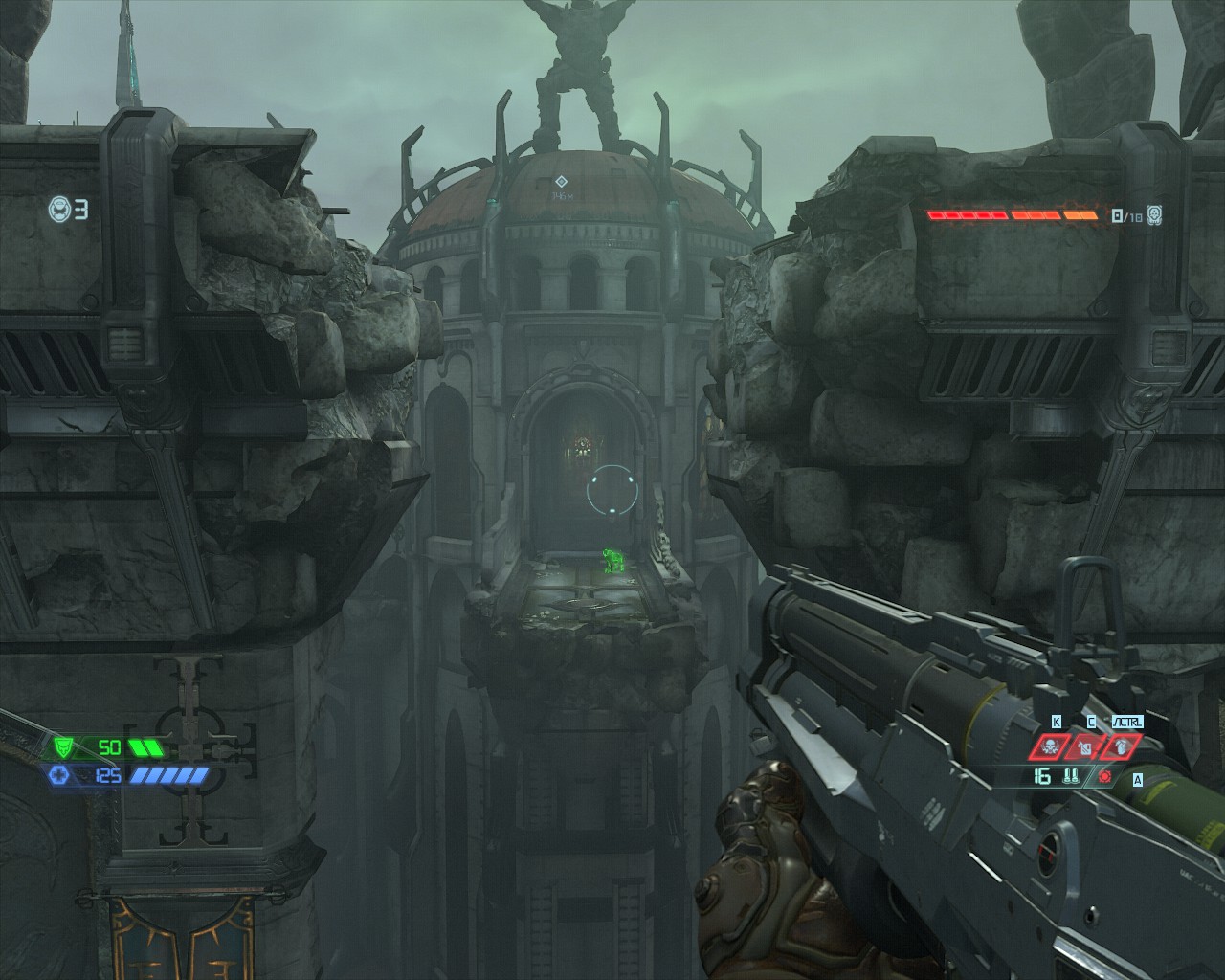
Task: Trigger the grenade-in-hand equipment icon
Action: 1120,746
